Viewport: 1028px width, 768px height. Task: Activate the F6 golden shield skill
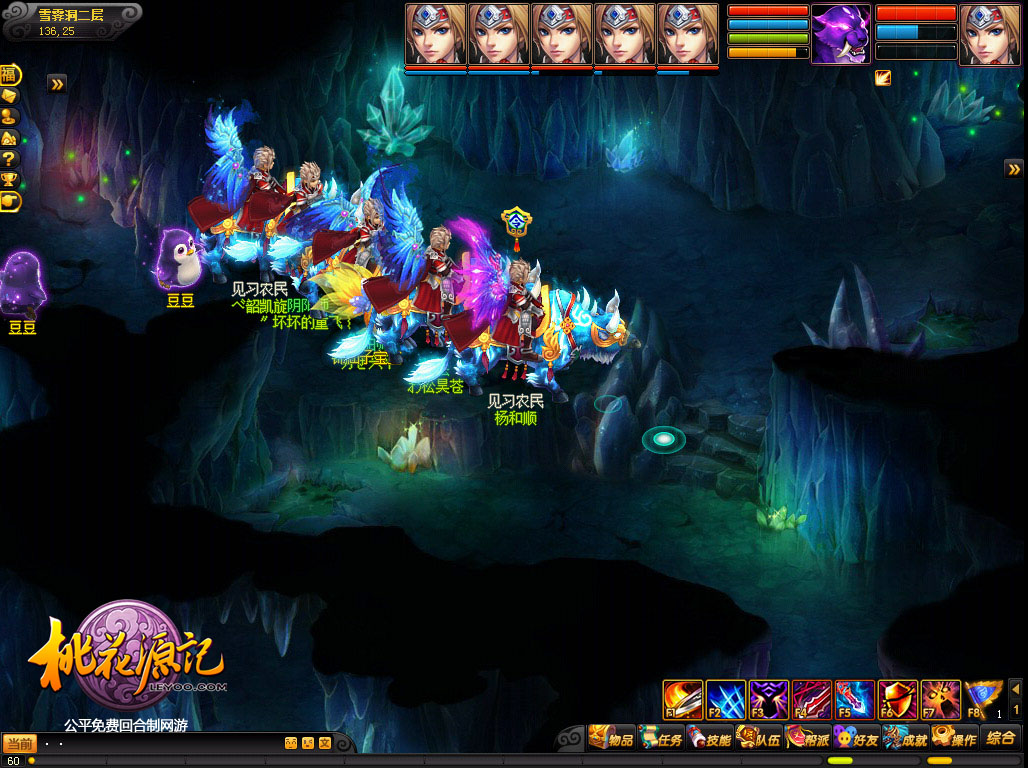[x=898, y=700]
